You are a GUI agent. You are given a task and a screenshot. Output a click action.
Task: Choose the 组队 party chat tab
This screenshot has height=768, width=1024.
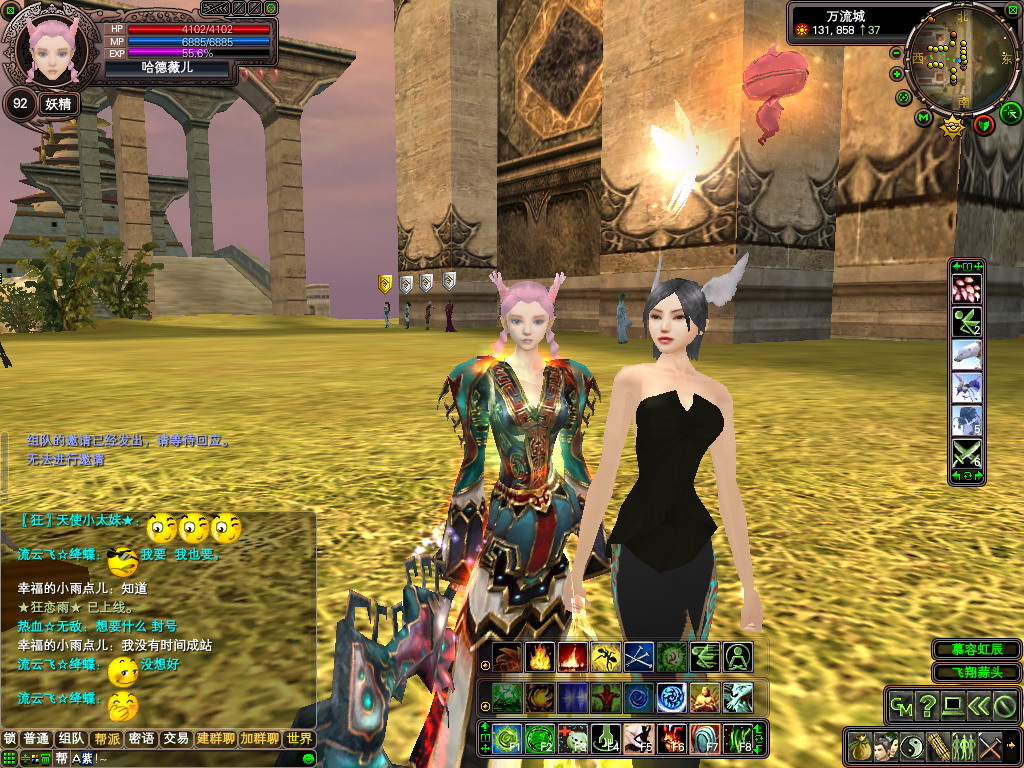(x=70, y=739)
